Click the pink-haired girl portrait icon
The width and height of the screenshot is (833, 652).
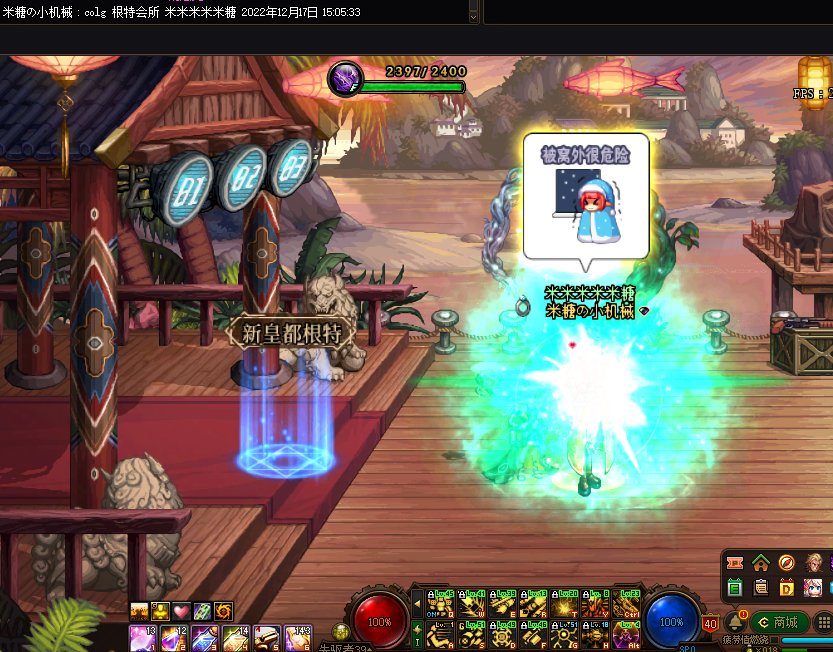pyautogui.click(x=812, y=588)
